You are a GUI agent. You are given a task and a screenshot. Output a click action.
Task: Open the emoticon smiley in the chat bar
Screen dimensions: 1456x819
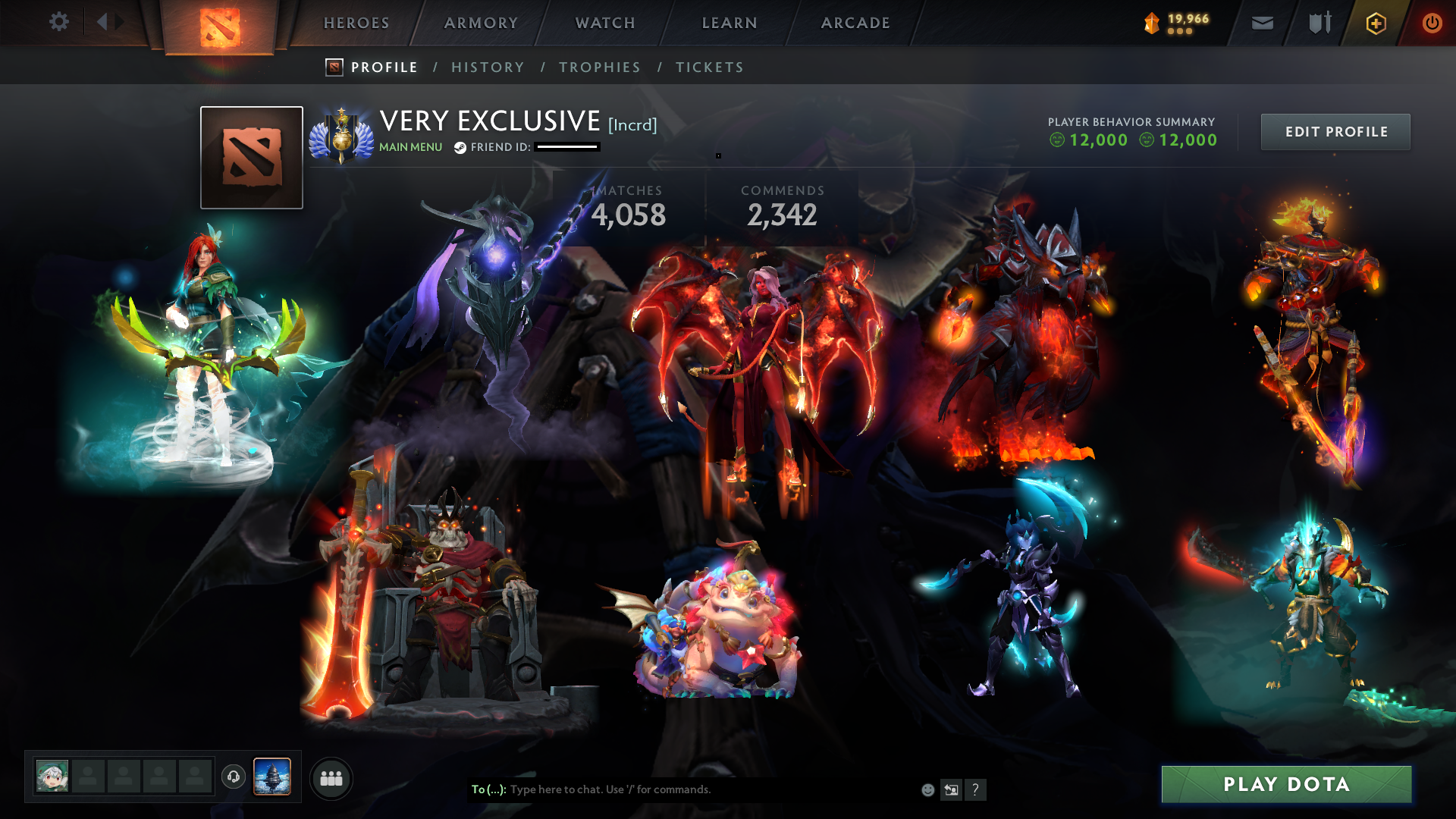click(x=927, y=789)
